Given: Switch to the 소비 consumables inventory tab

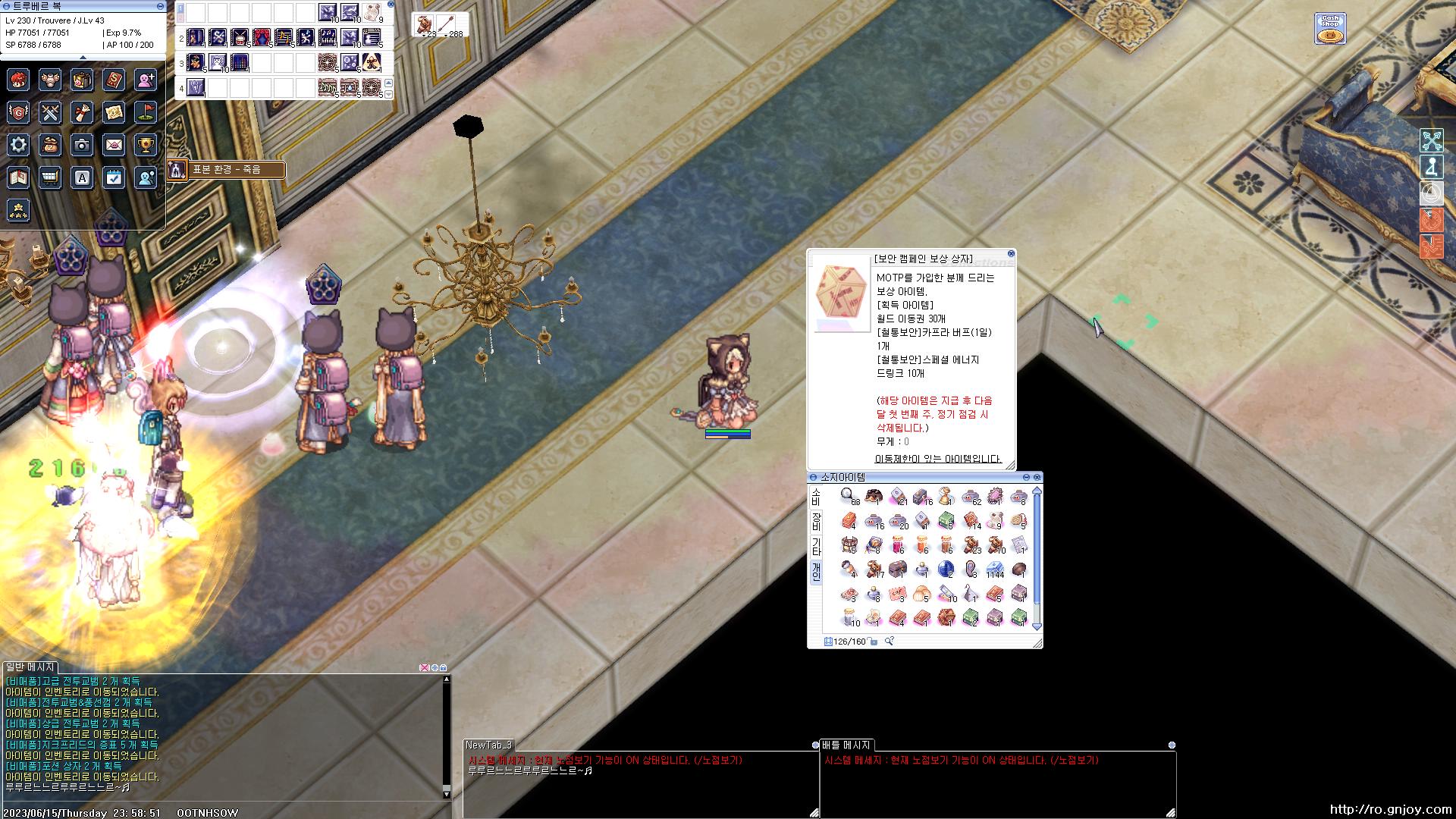Looking at the screenshot, I should [x=816, y=497].
